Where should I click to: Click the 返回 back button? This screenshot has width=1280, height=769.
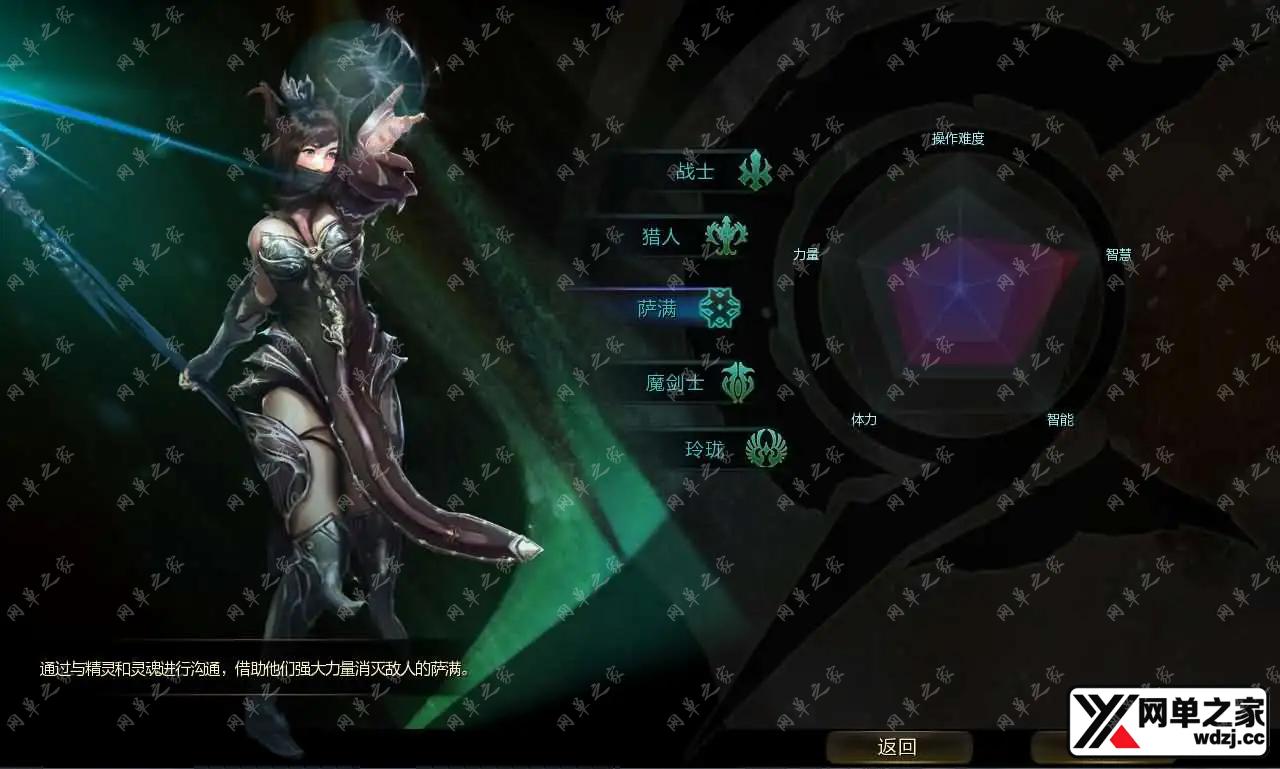point(897,746)
